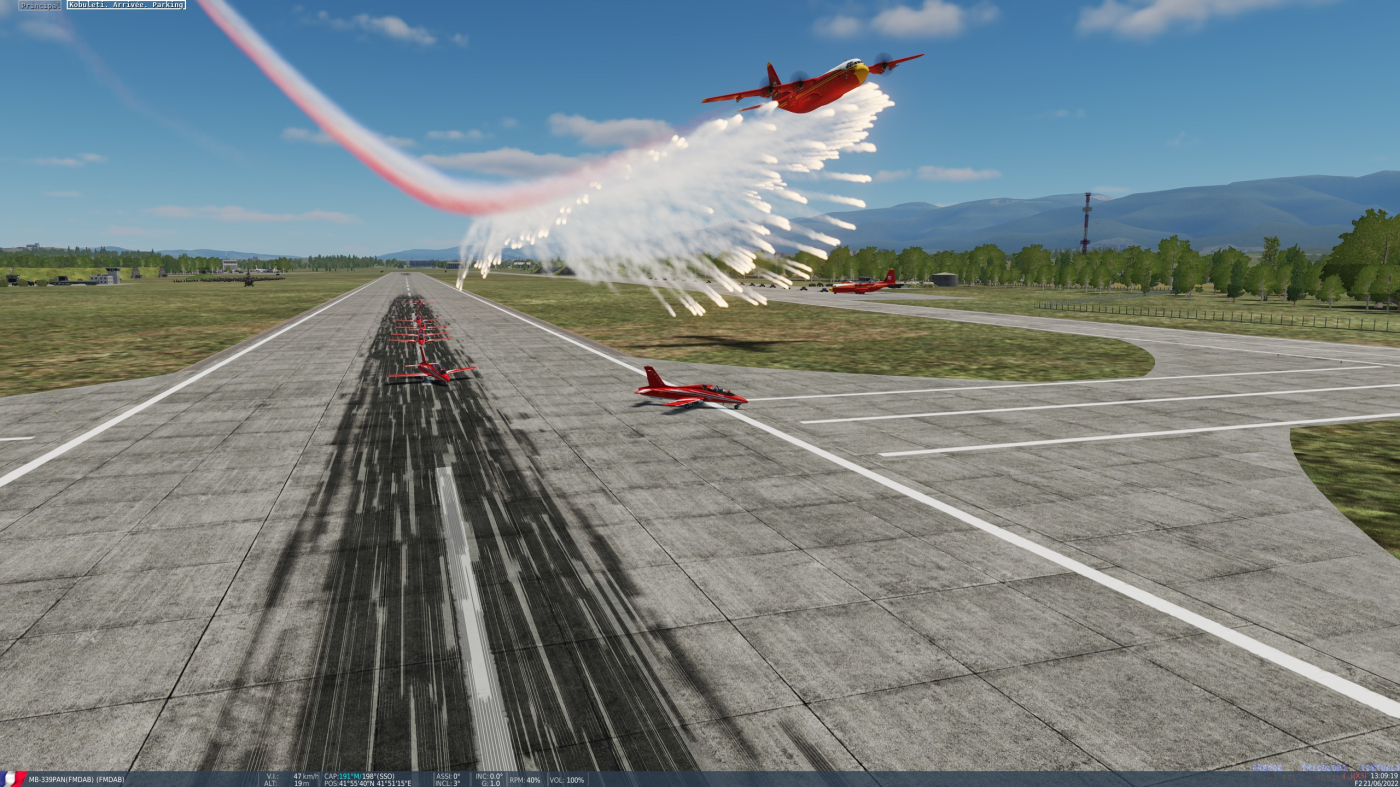This screenshot has width=1400, height=787.
Task: Select the Principal label in the top bar
Action: (40, 5)
